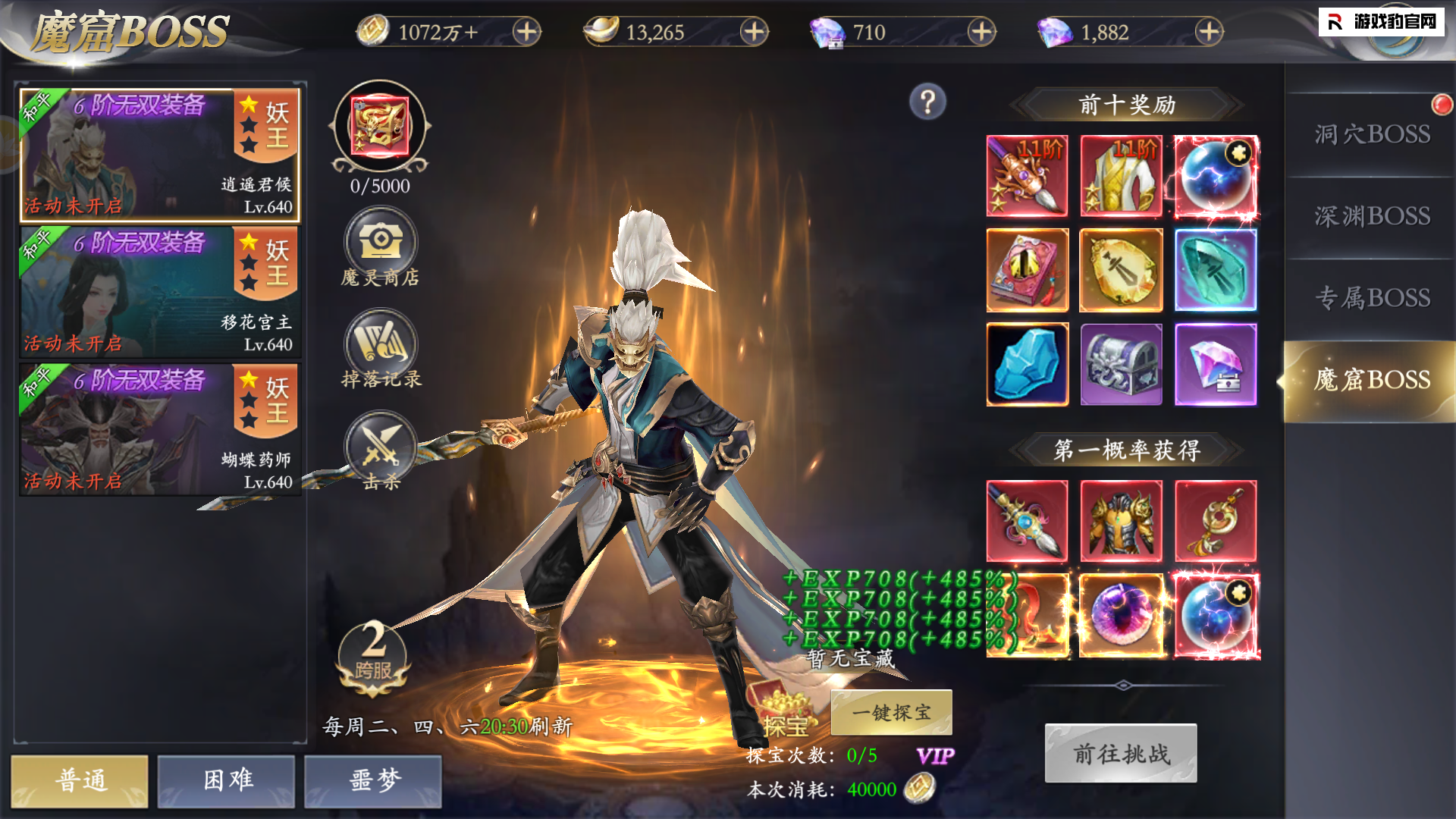Image resolution: width=1456 pixels, height=819 pixels.
Task: Add more gold coins with plus button
Action: 526,32
